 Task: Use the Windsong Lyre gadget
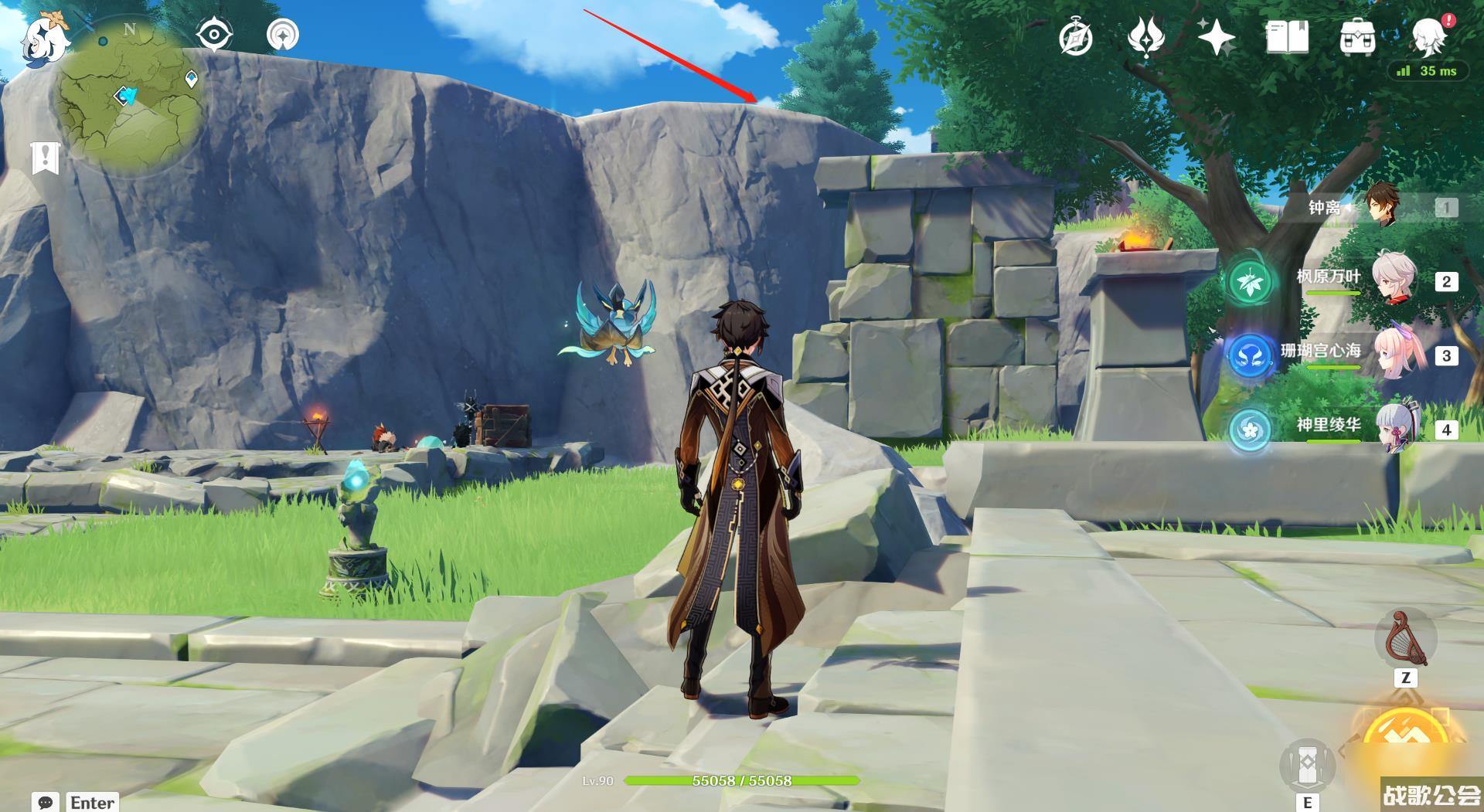pos(1405,639)
